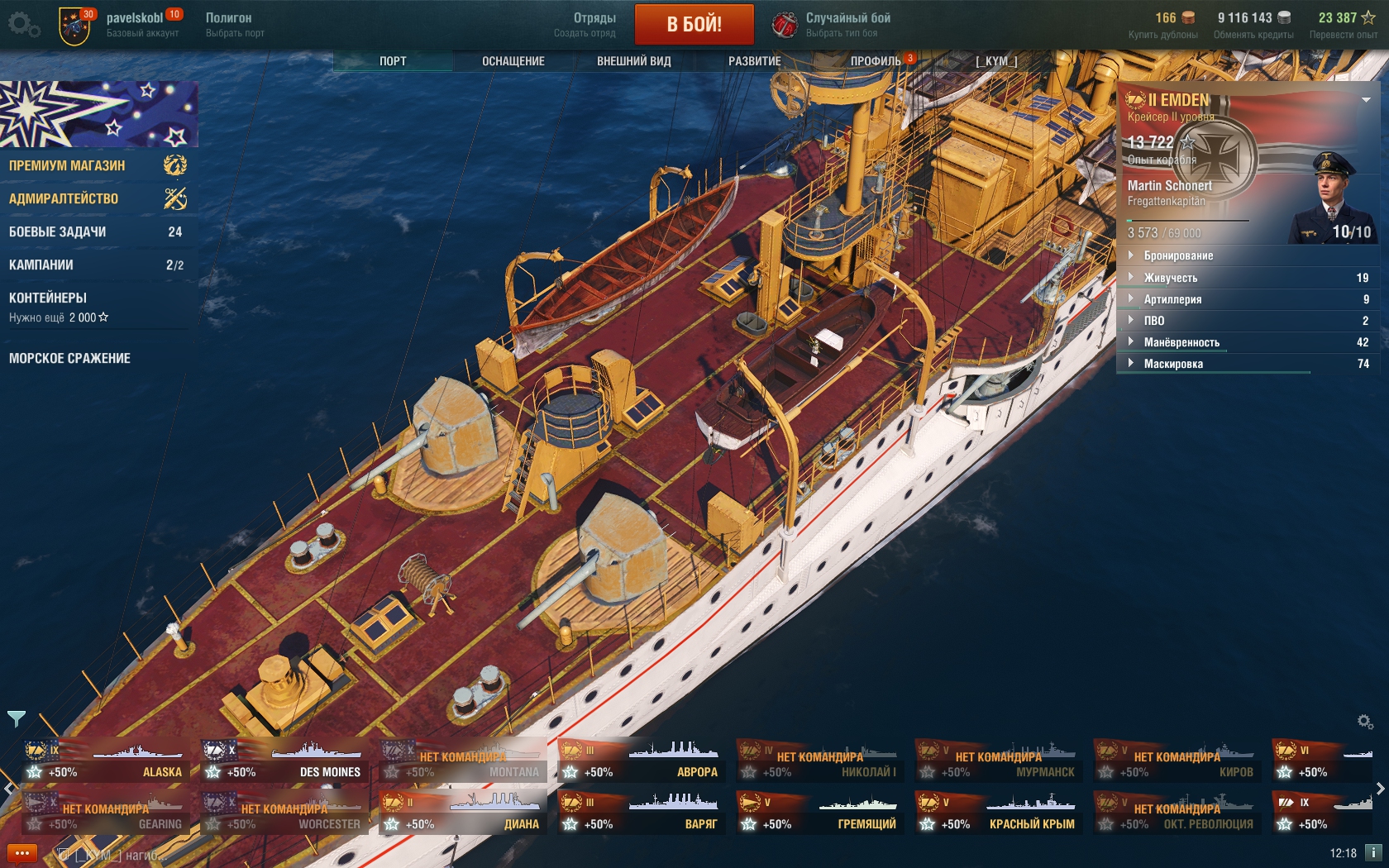Expand the Маскировка parameter row
The height and width of the screenshot is (868, 1389).
click(x=1173, y=364)
